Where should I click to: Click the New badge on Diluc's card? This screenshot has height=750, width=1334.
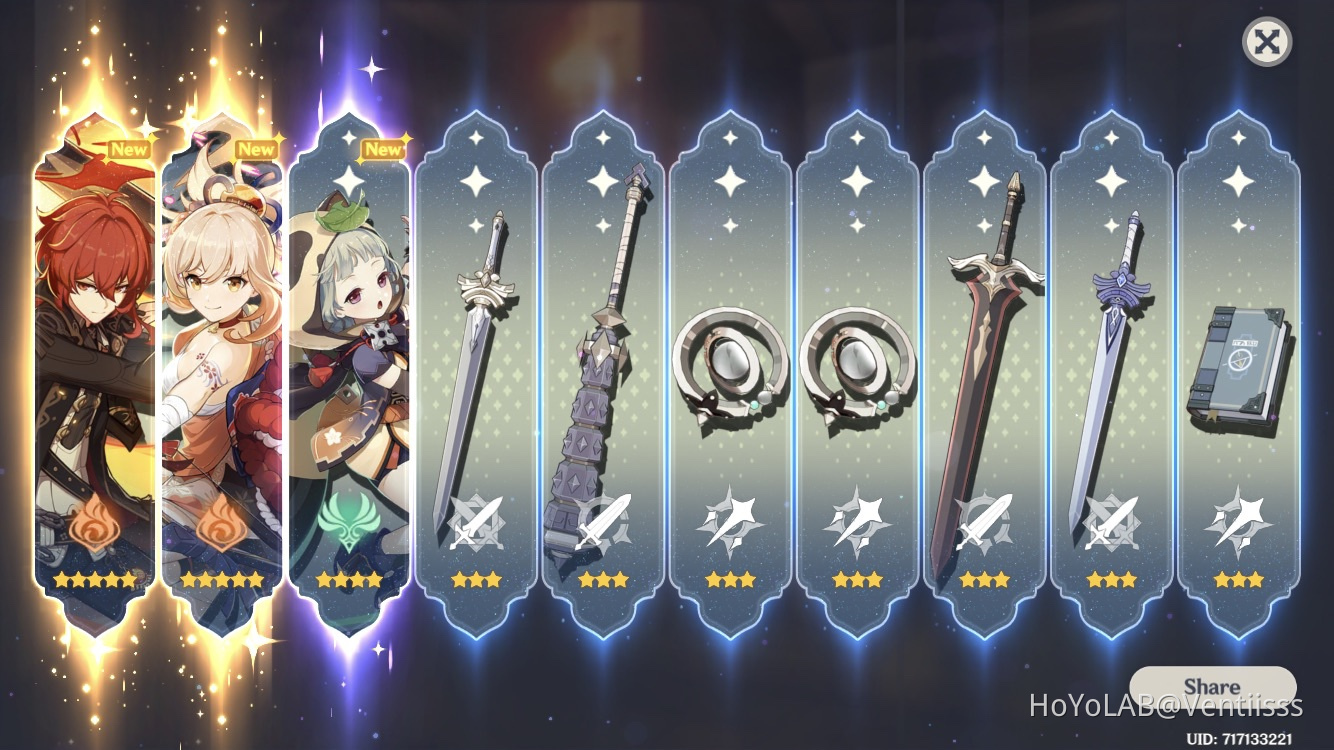click(127, 148)
